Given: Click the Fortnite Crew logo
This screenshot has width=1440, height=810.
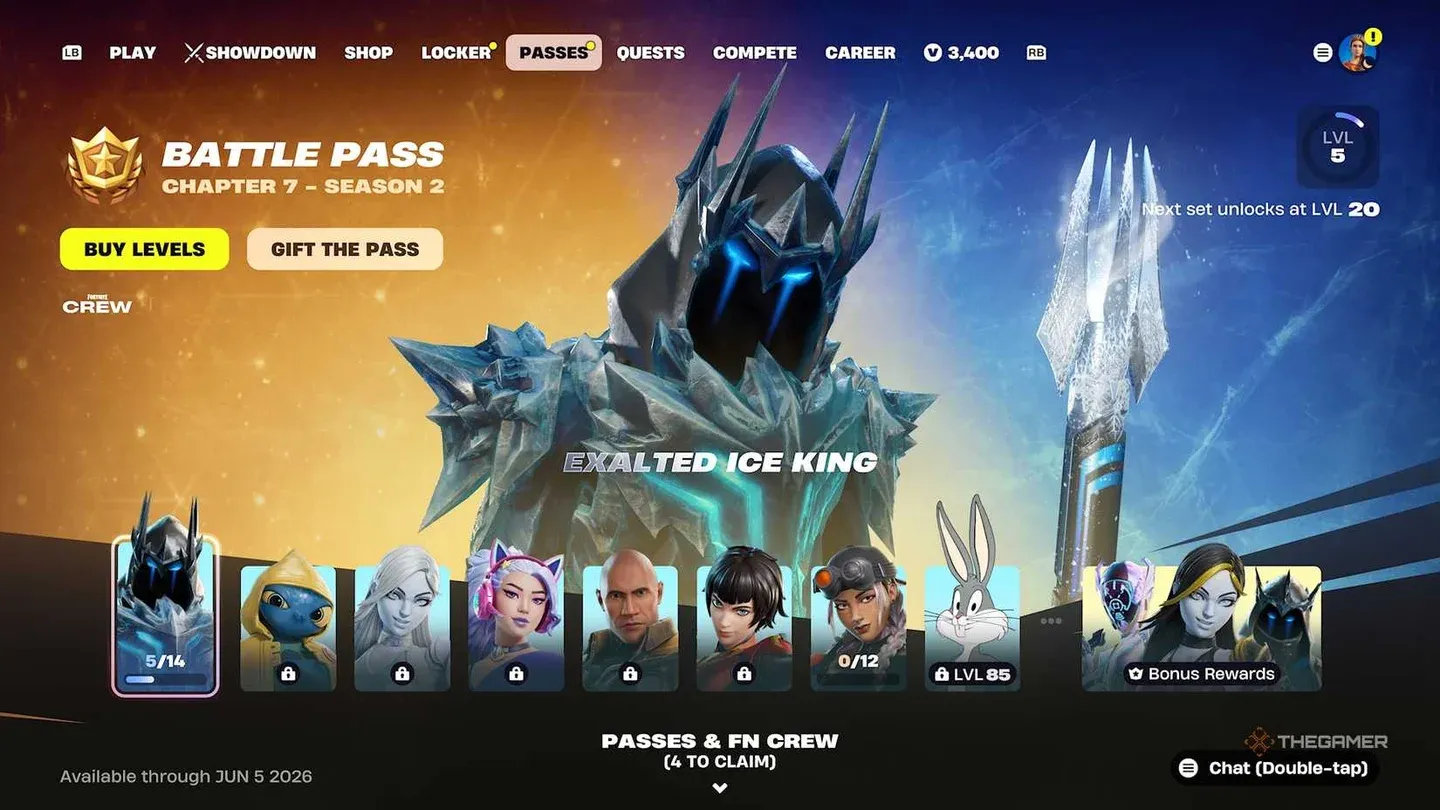Looking at the screenshot, I should [96, 303].
